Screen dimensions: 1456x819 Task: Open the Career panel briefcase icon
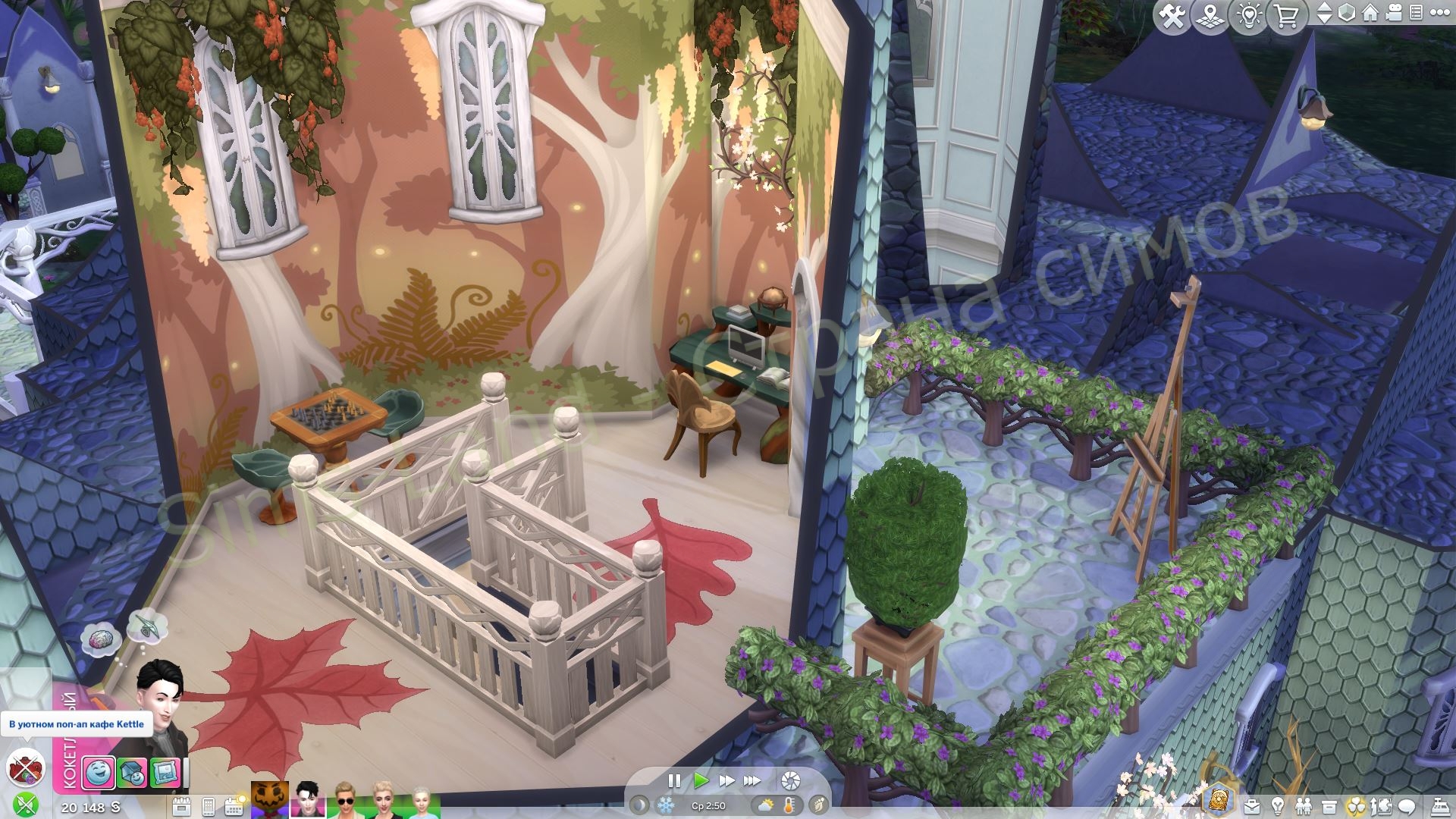1252,806
